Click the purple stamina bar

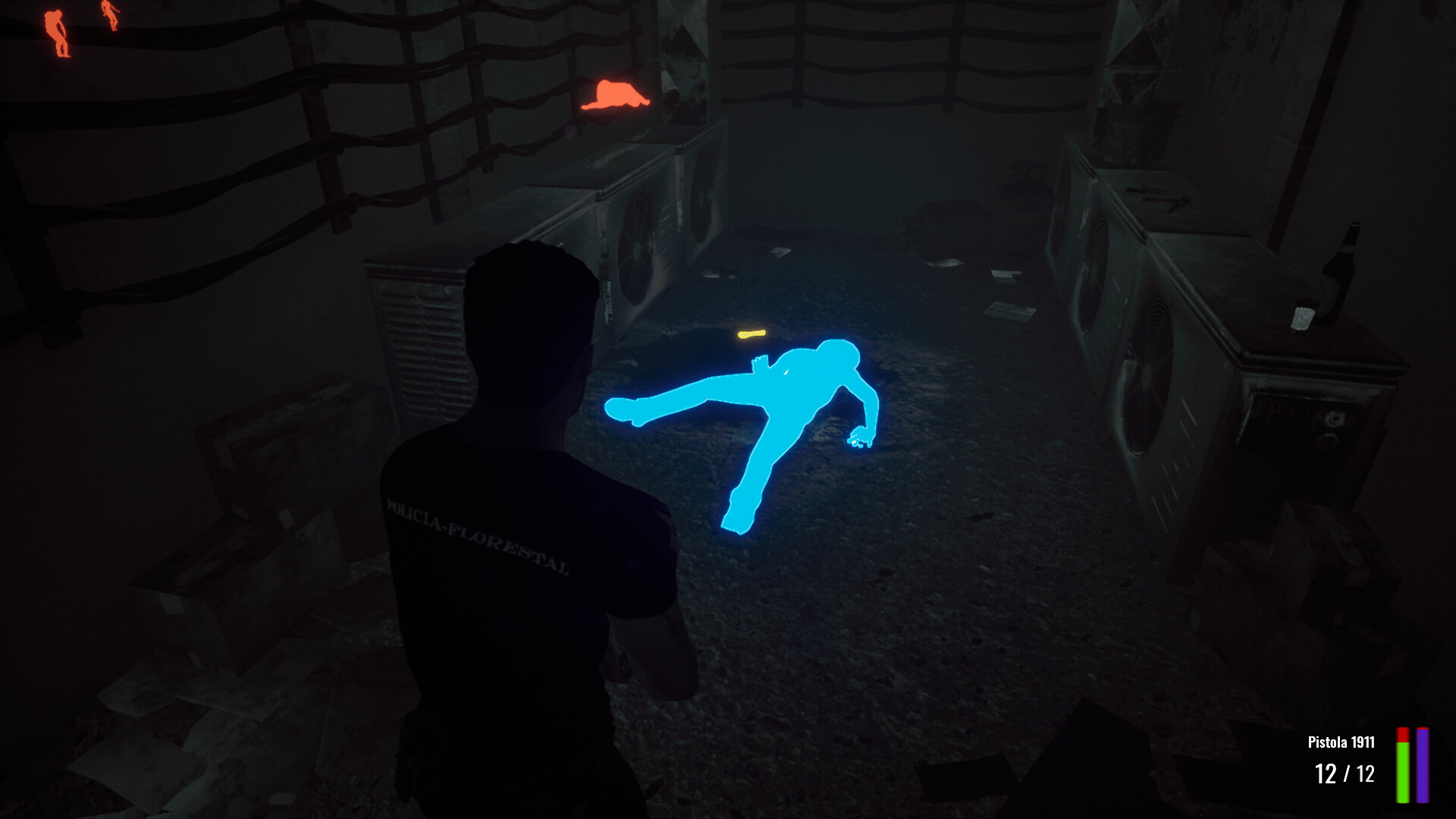(x=1423, y=766)
